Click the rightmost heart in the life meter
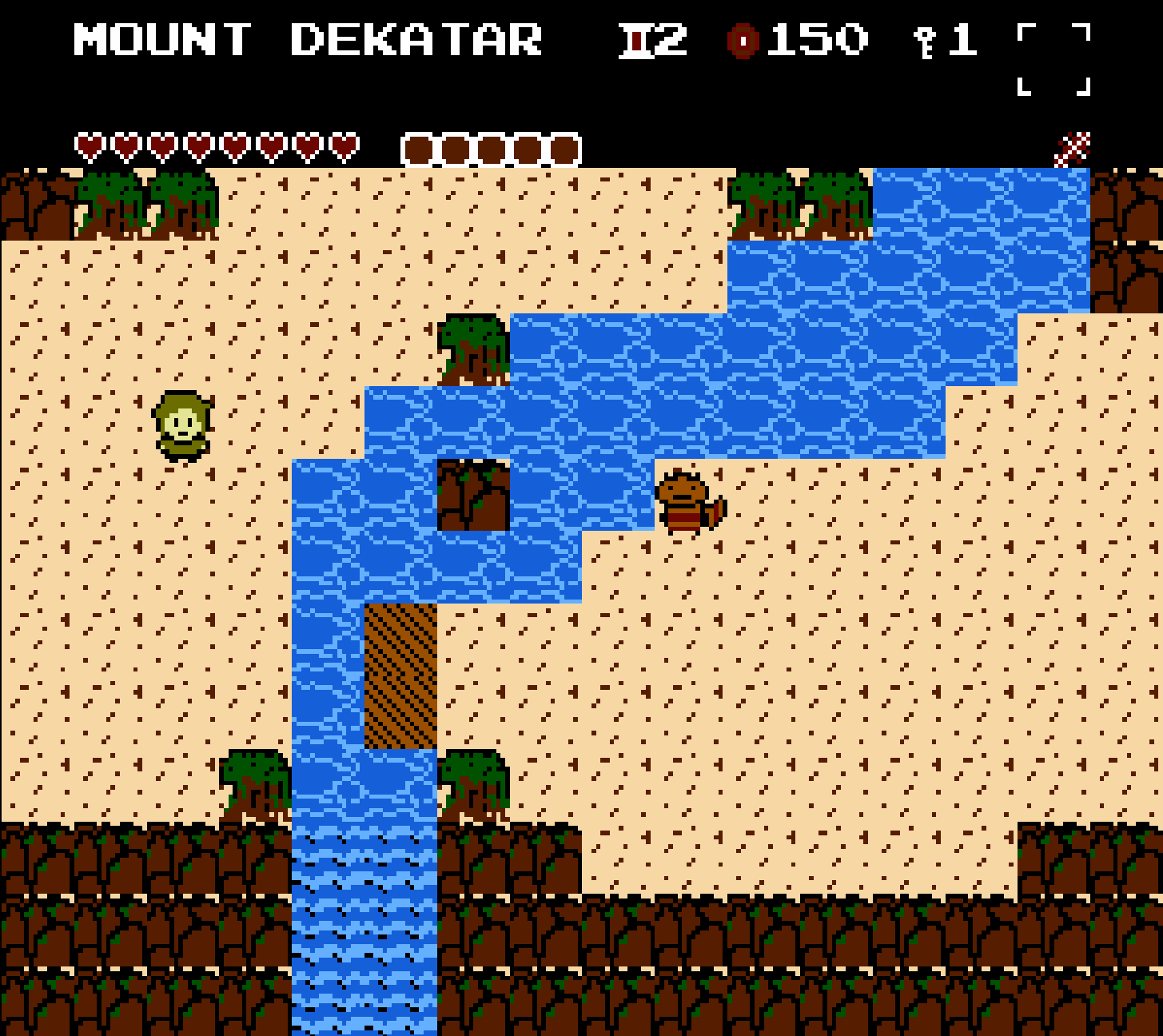Screen dimensions: 1163x1036 point(344,146)
